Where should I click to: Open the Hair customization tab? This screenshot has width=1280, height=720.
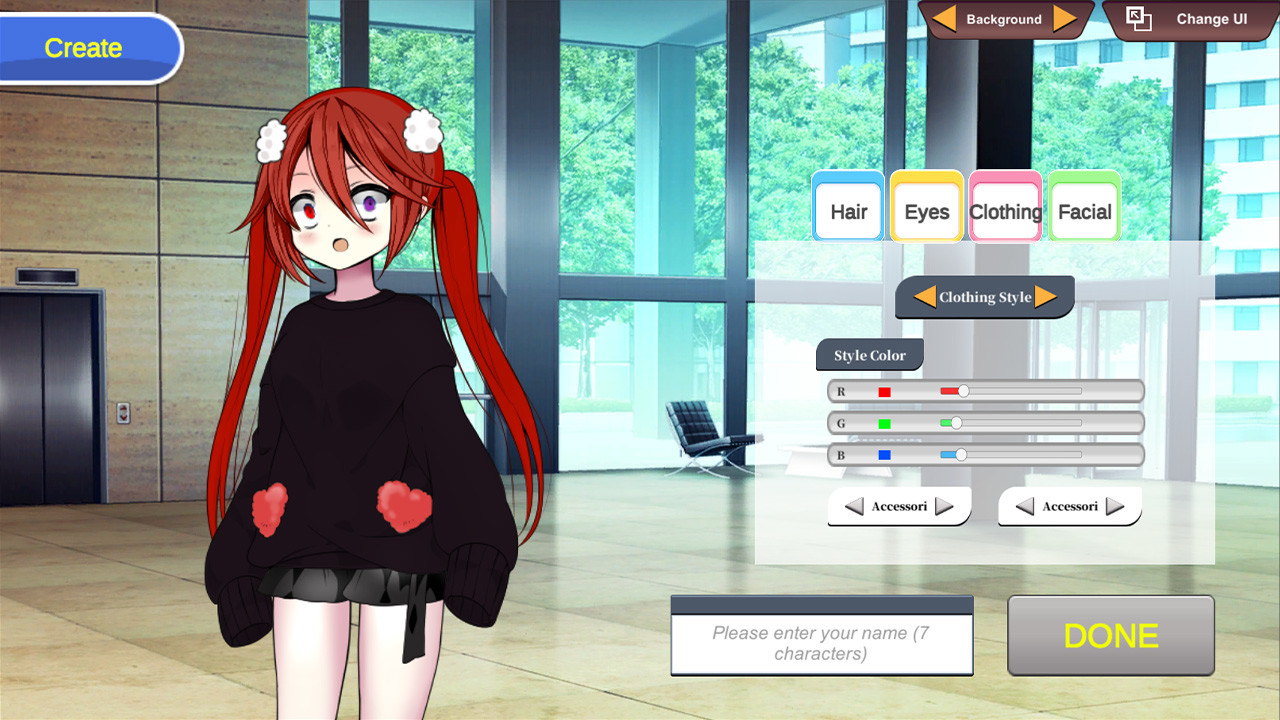[847, 211]
